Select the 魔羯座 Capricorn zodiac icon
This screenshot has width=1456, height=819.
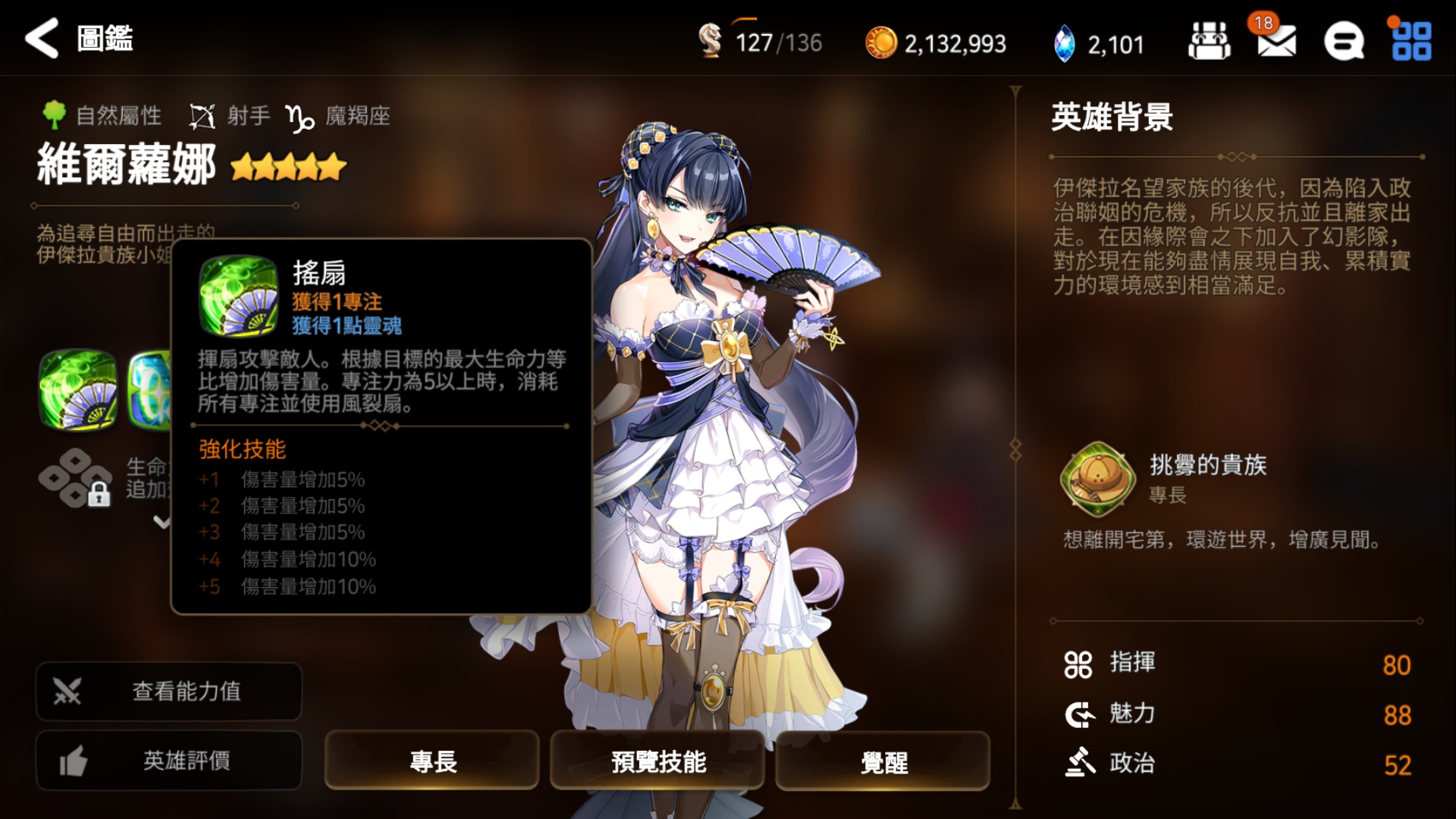(x=300, y=115)
